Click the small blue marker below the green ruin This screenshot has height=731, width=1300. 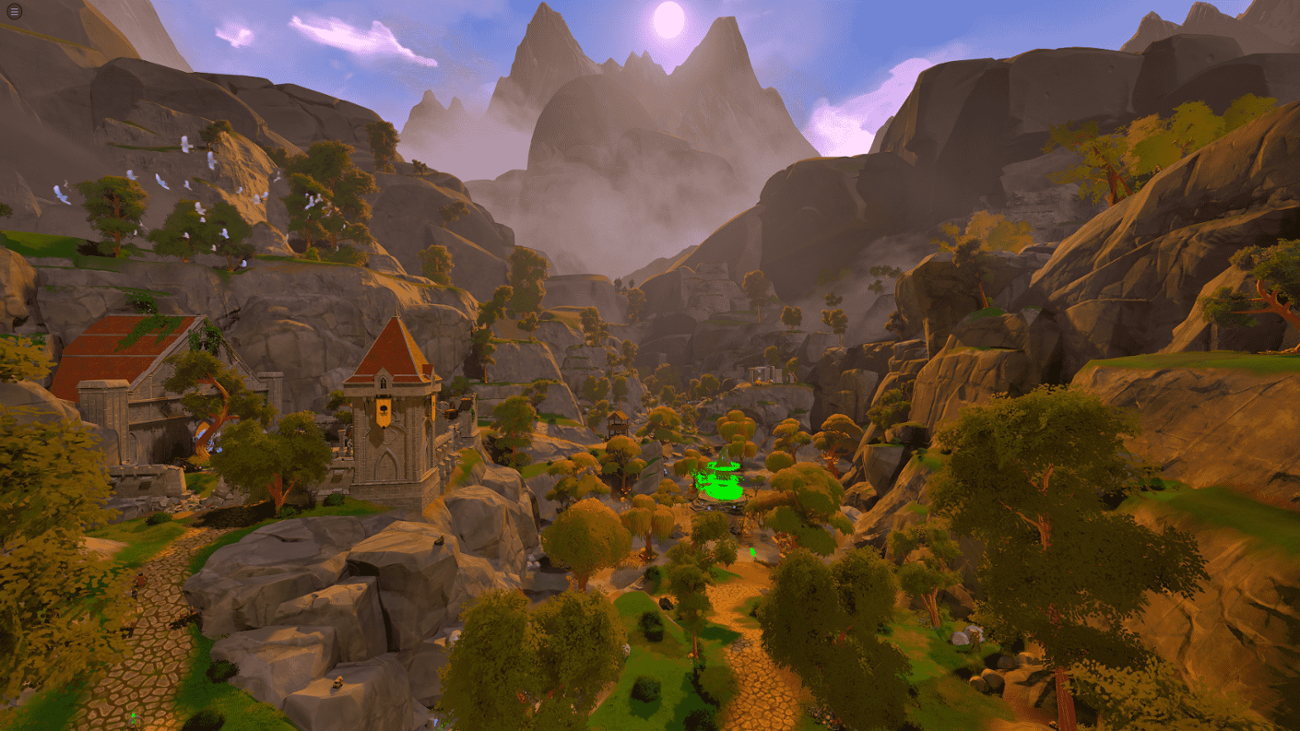710,507
